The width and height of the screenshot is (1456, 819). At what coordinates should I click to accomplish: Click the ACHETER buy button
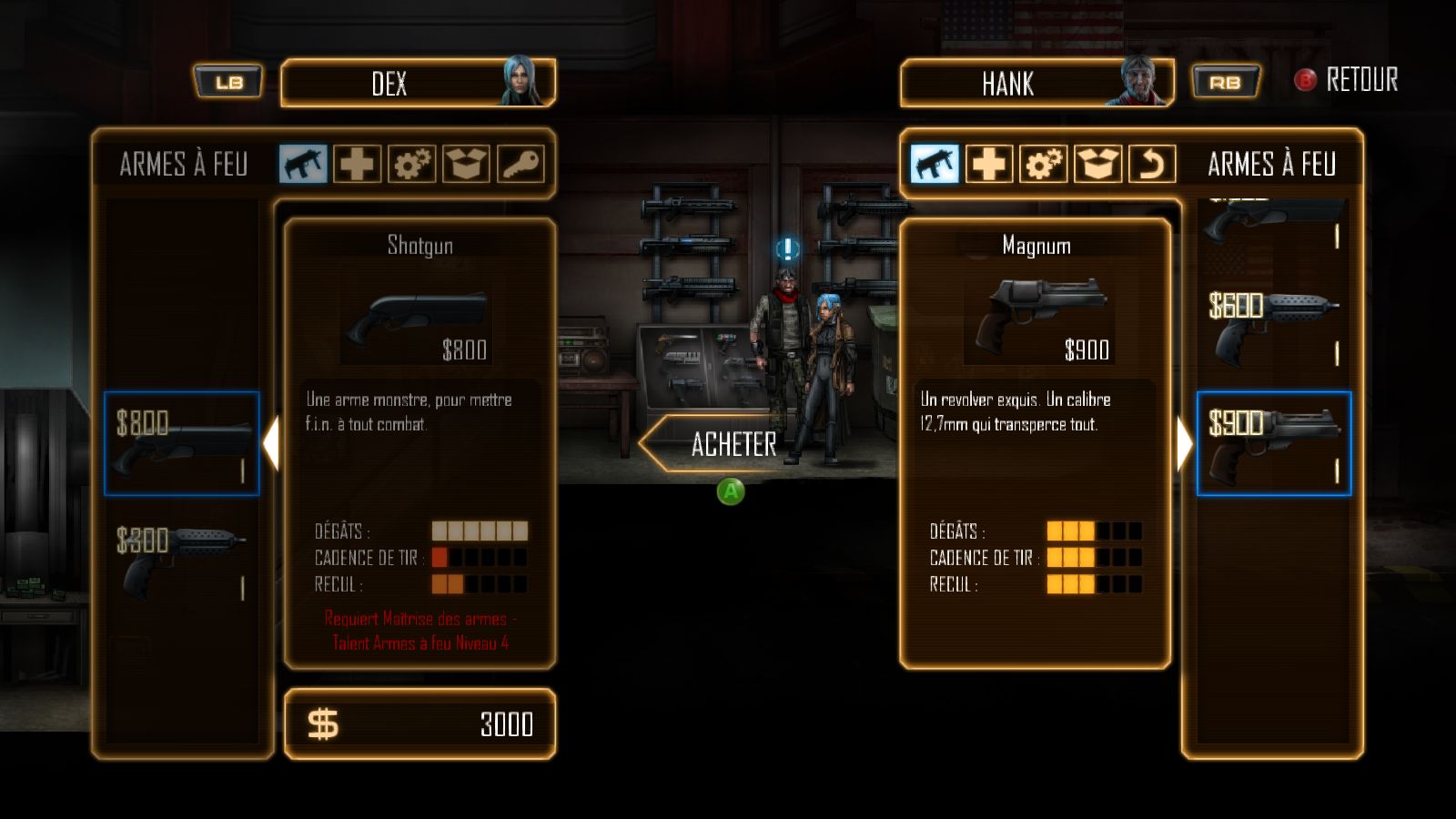pyautogui.click(x=719, y=444)
